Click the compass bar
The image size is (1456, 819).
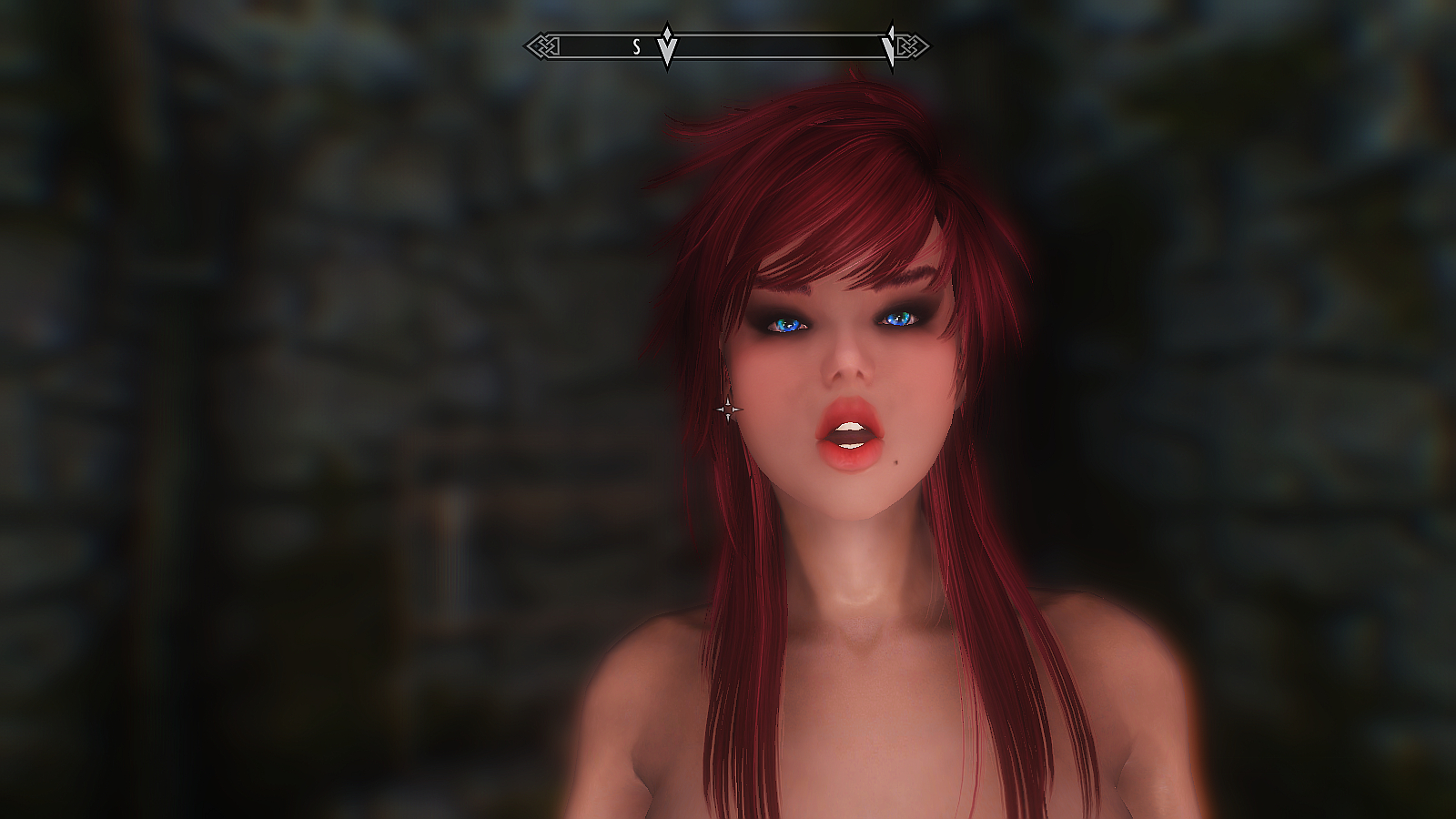(773, 45)
